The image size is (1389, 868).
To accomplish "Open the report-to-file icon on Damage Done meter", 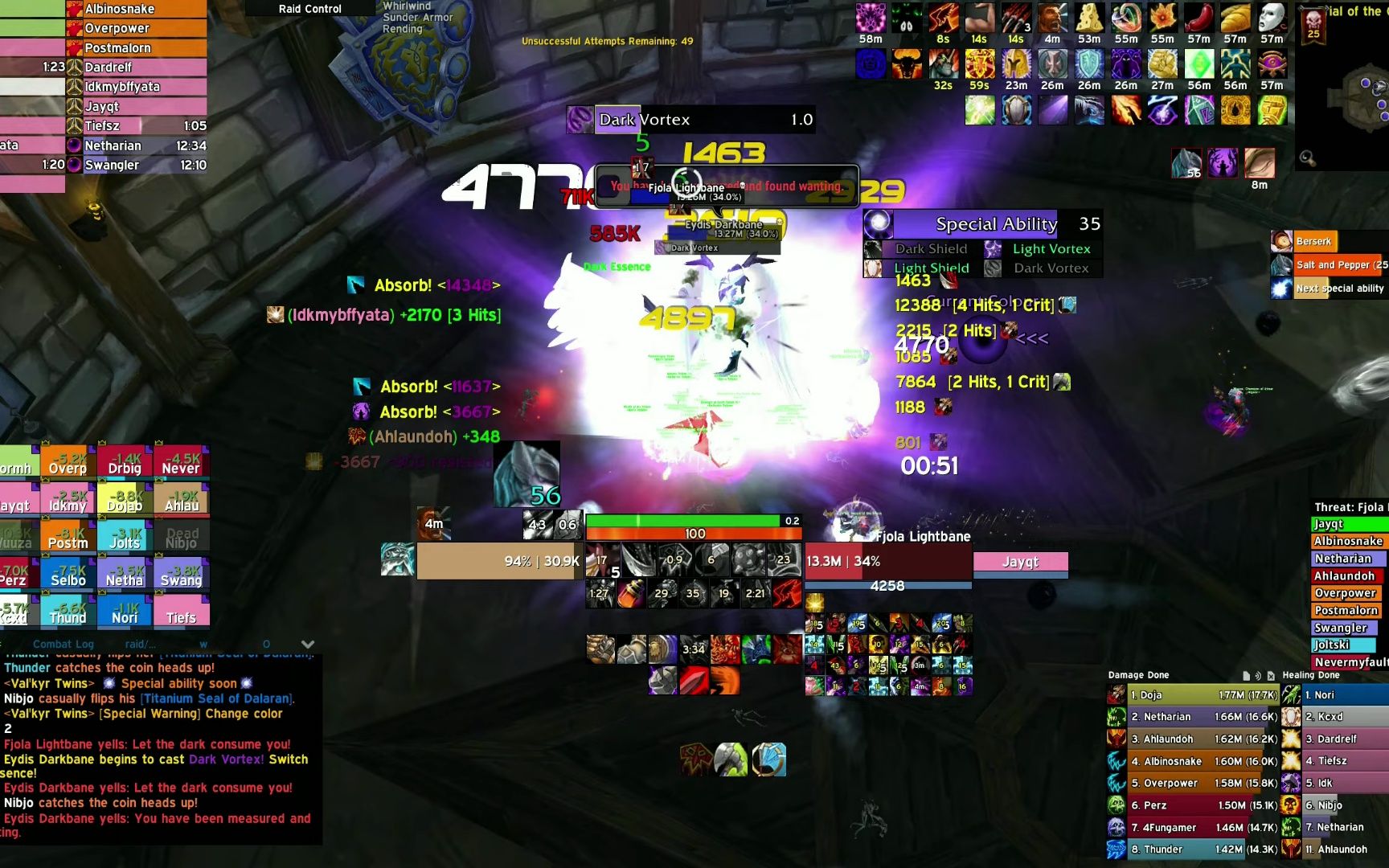I will click(1247, 674).
